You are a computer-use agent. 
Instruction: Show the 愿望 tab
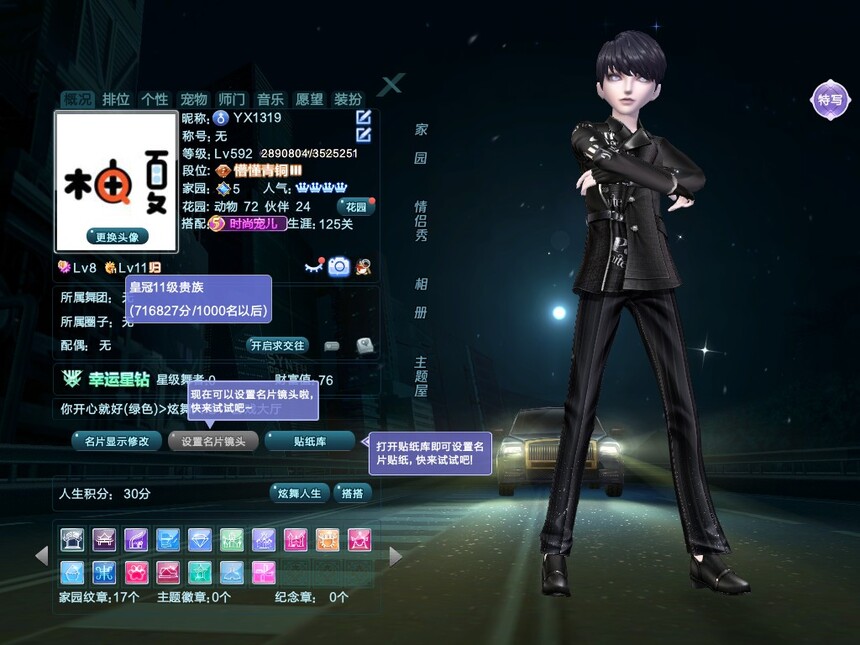point(309,99)
